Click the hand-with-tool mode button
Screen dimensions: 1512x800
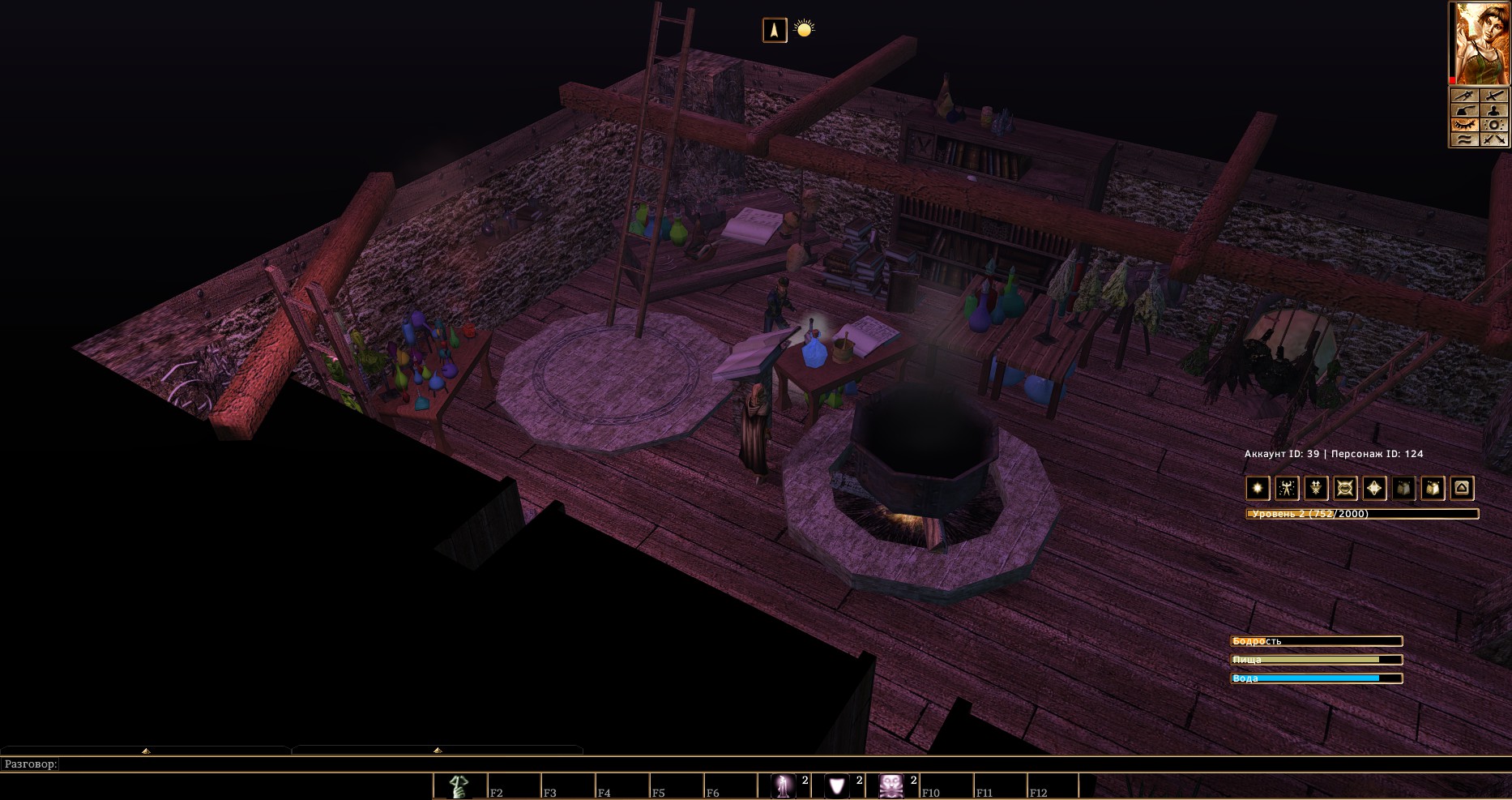click(1463, 110)
